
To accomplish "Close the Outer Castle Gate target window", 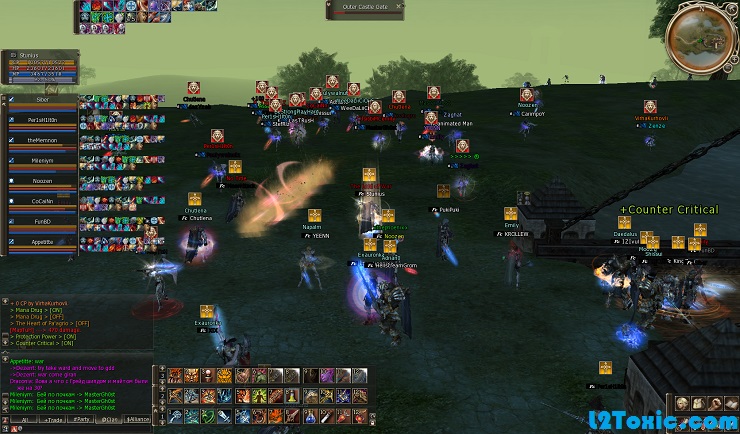I will 399,7.
